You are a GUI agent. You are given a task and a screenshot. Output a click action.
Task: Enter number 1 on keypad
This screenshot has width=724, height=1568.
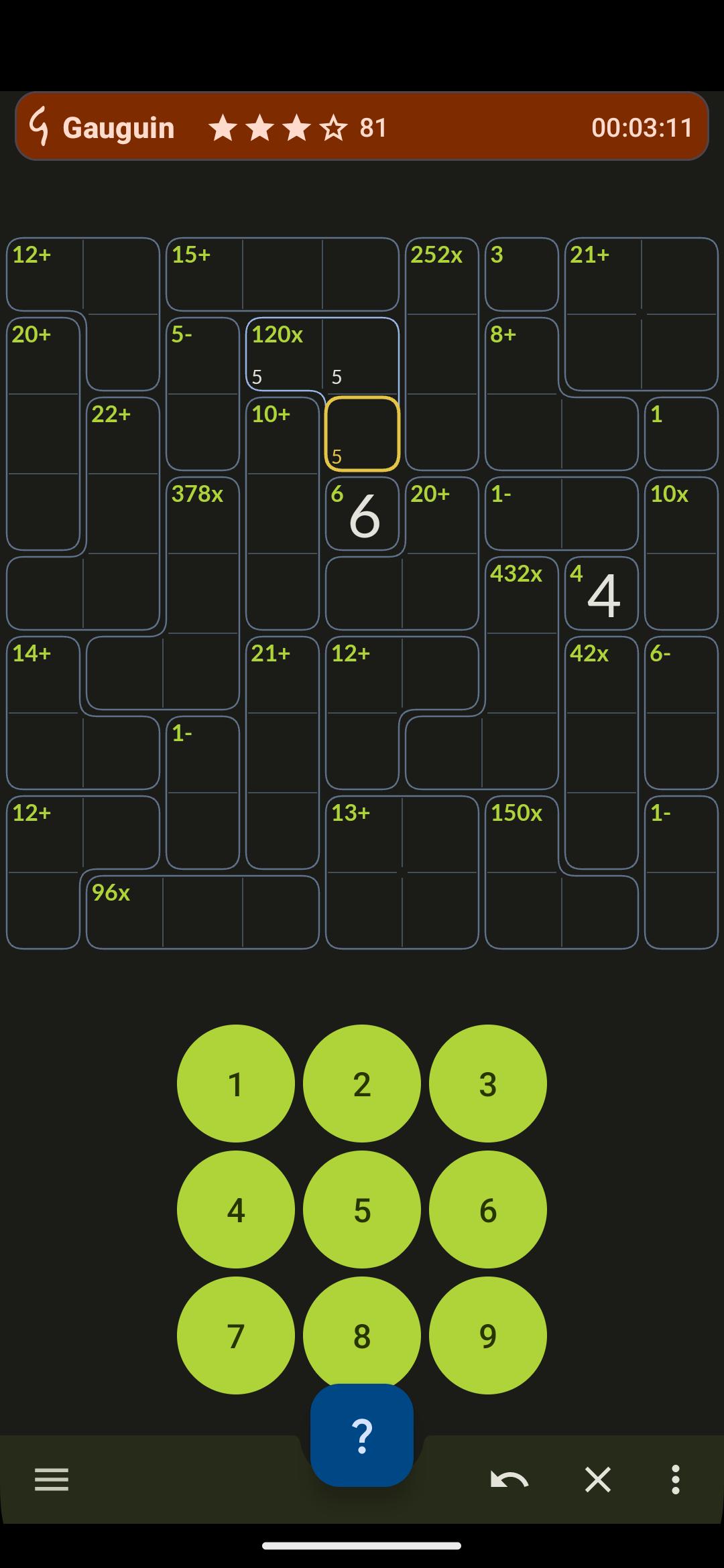(x=235, y=1084)
